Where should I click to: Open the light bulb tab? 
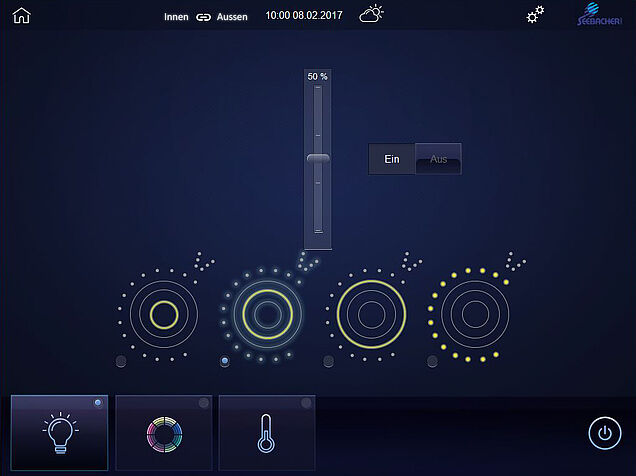[x=59, y=432]
